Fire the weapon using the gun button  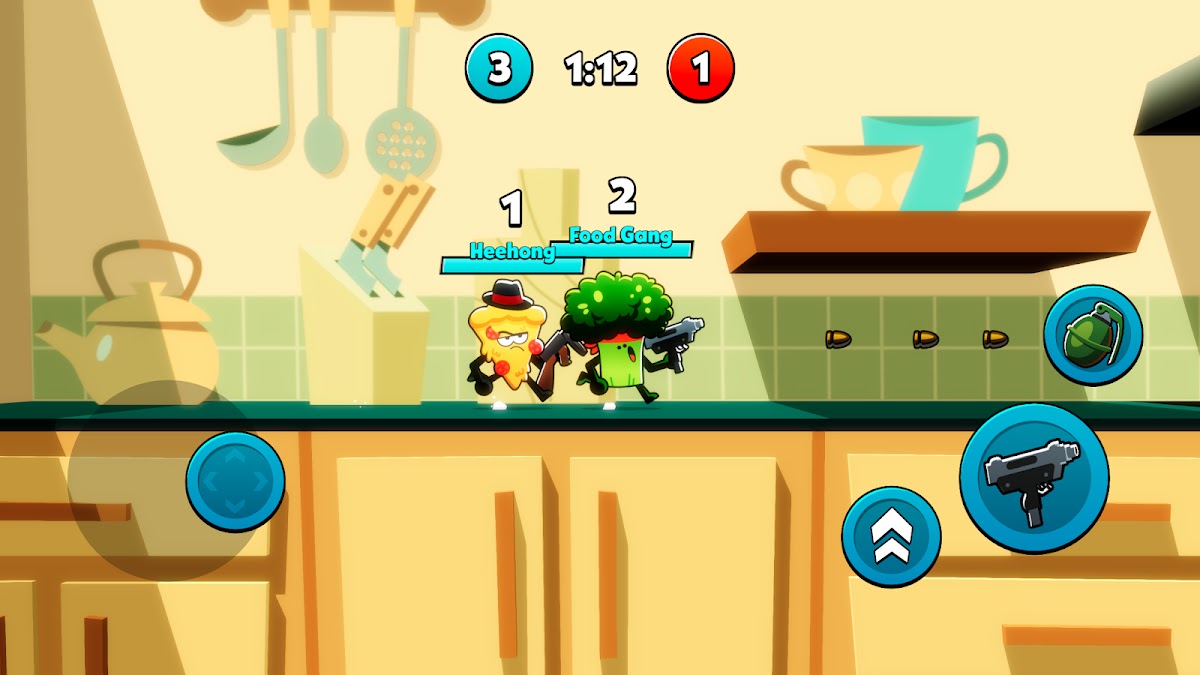[1034, 478]
